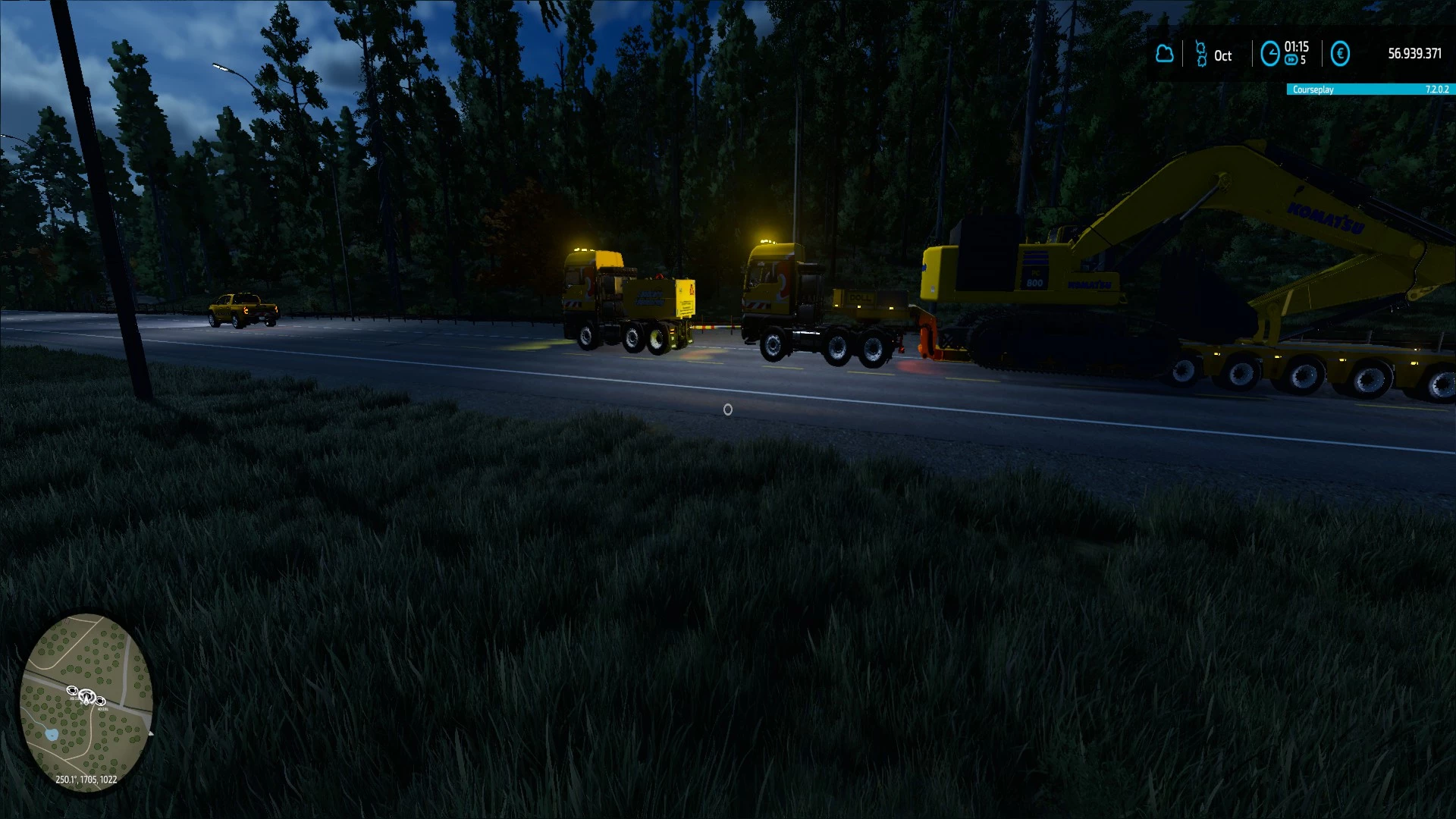The height and width of the screenshot is (819, 1456).
Task: Expand the clock panel for game speed options
Action: 1271,54
